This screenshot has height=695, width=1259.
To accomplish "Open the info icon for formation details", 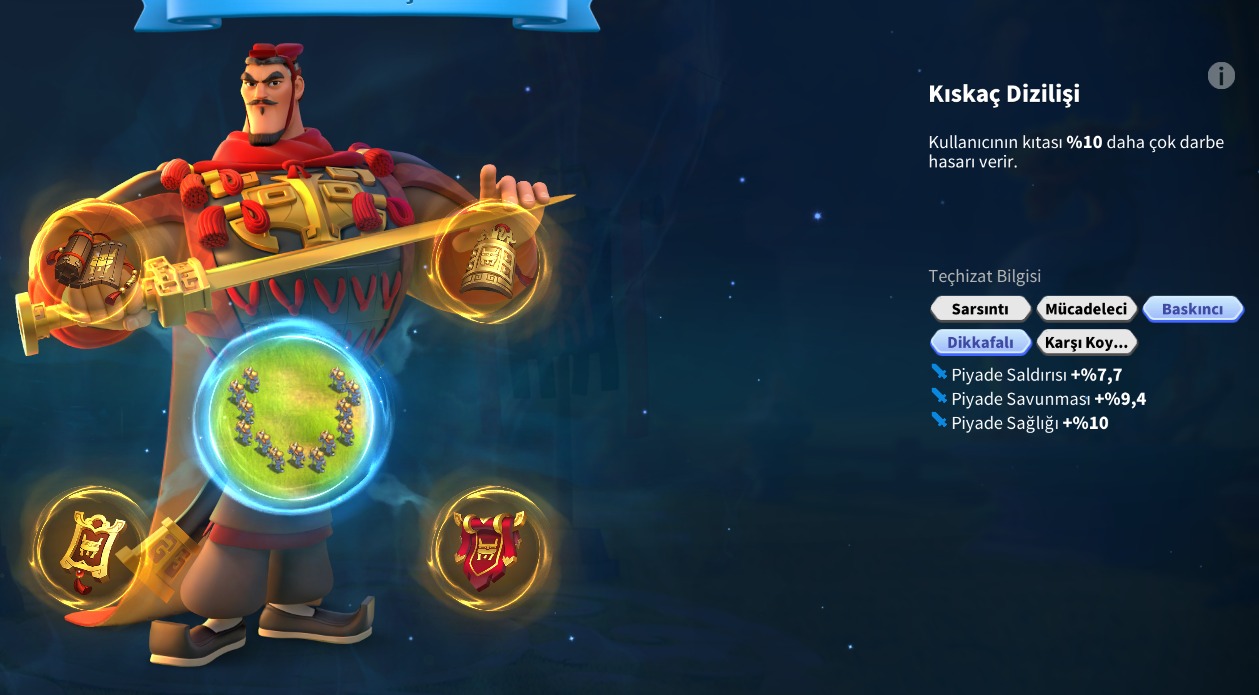I will (1221, 75).
